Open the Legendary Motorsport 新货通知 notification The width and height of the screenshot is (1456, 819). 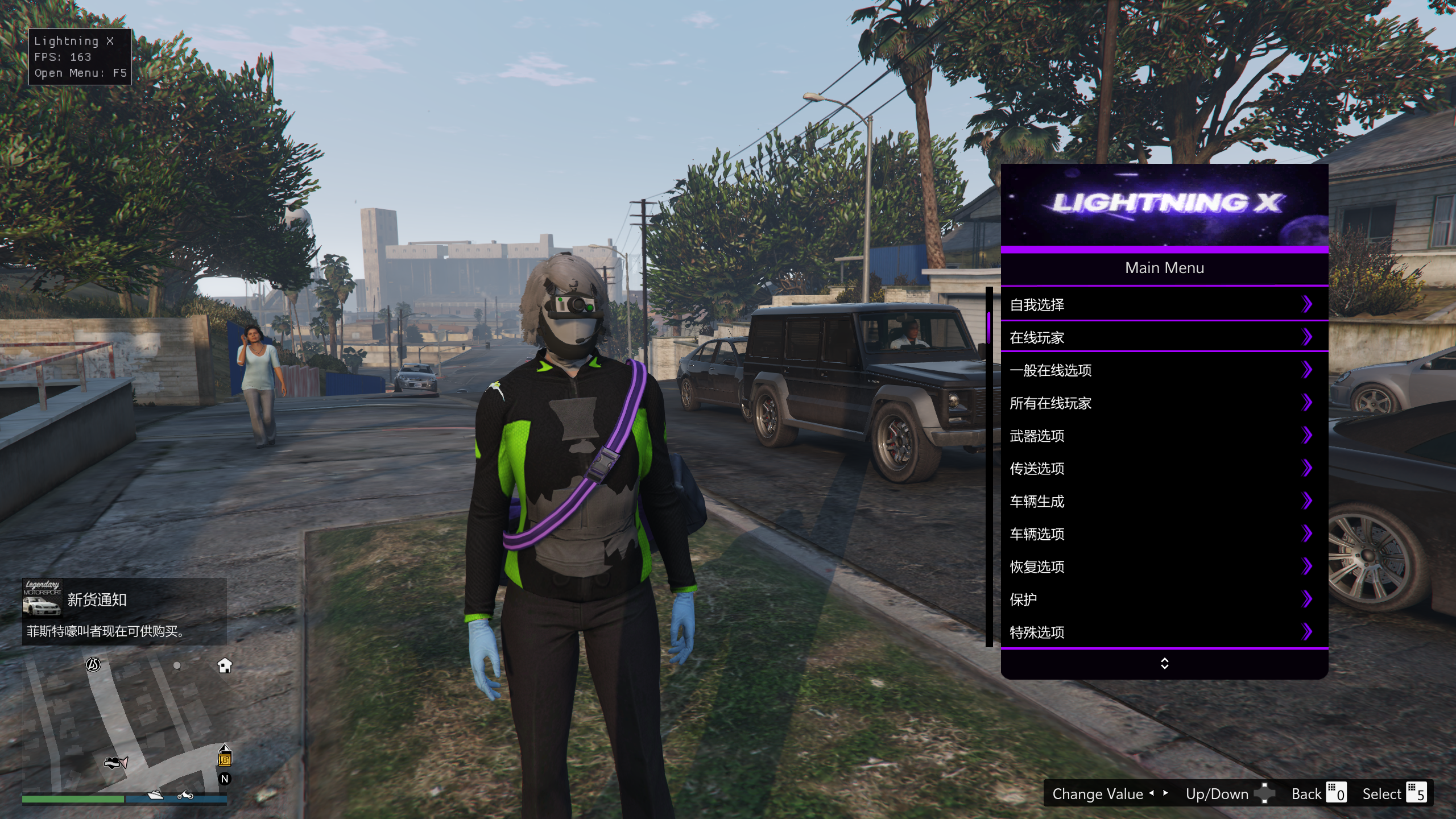click(124, 612)
